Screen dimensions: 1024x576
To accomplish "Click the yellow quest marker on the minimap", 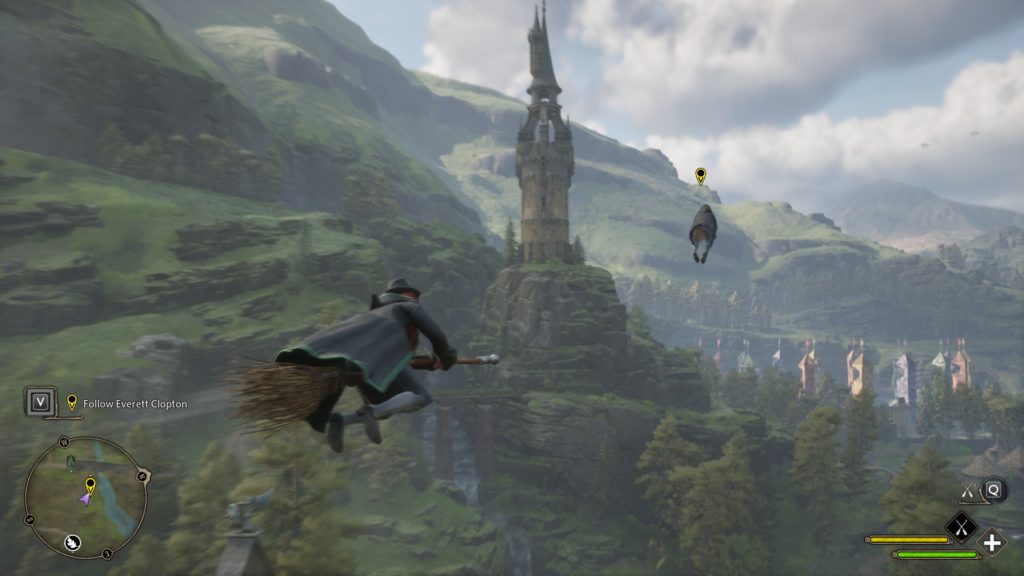I will (90, 485).
